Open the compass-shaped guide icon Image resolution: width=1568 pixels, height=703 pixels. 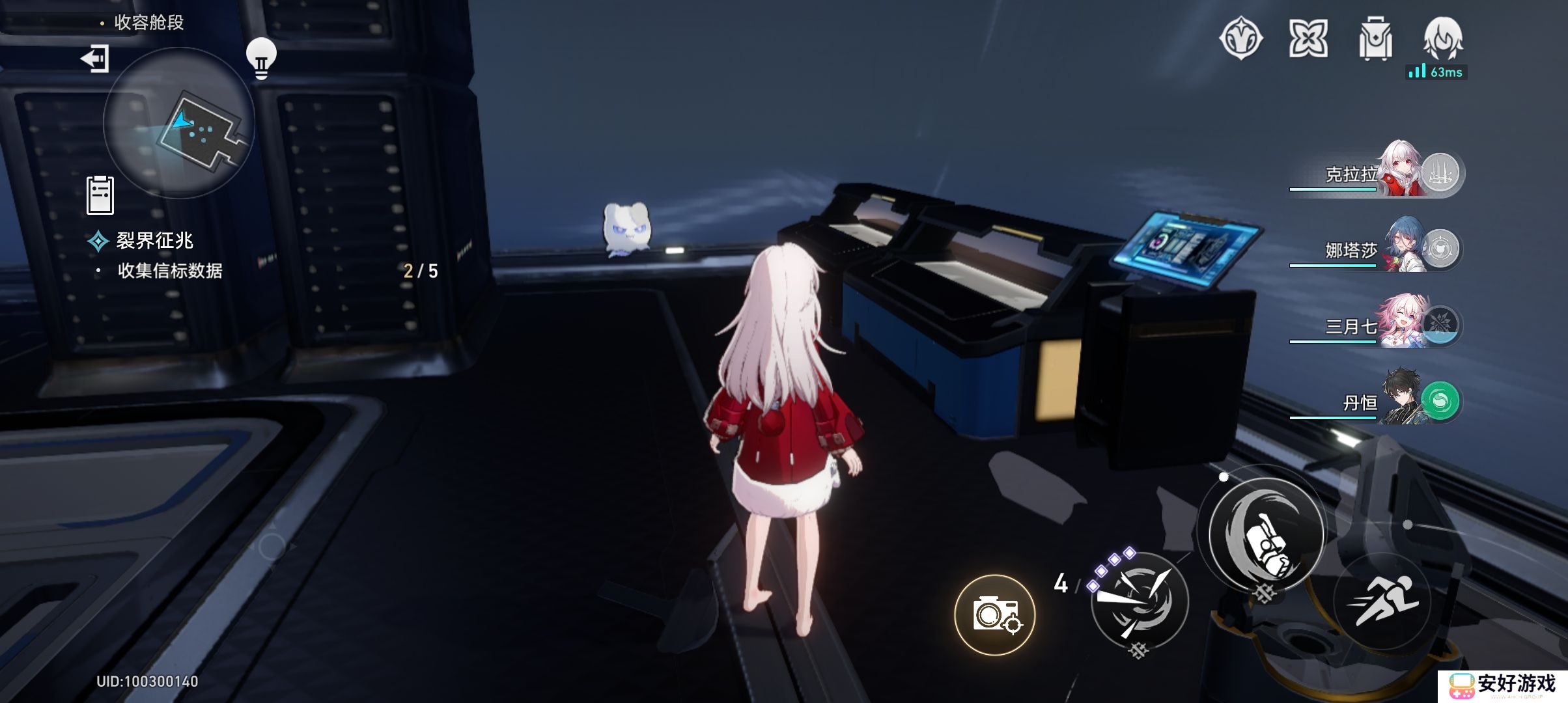[x=1240, y=39]
